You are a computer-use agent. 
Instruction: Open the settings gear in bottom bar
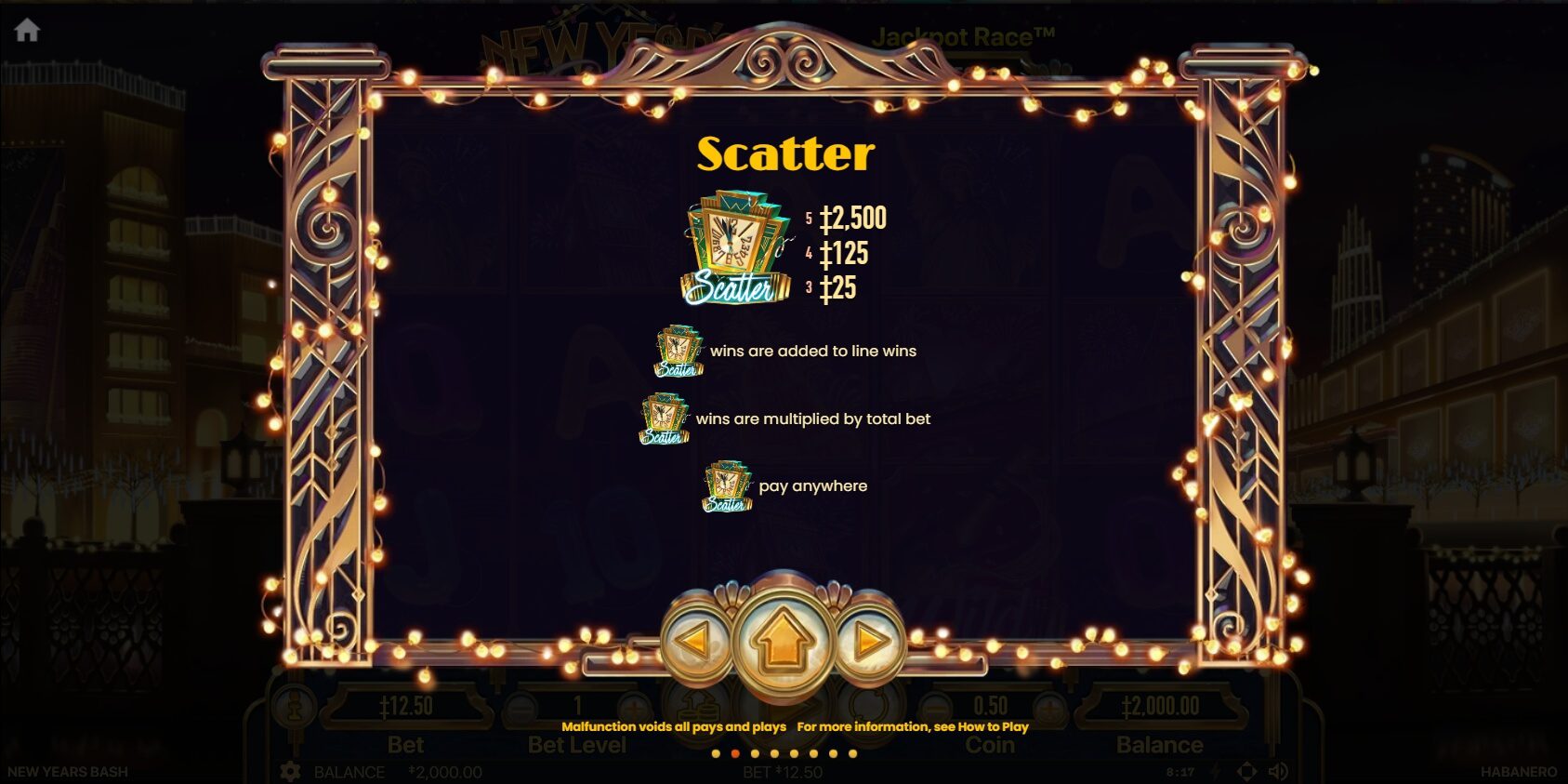point(288,770)
